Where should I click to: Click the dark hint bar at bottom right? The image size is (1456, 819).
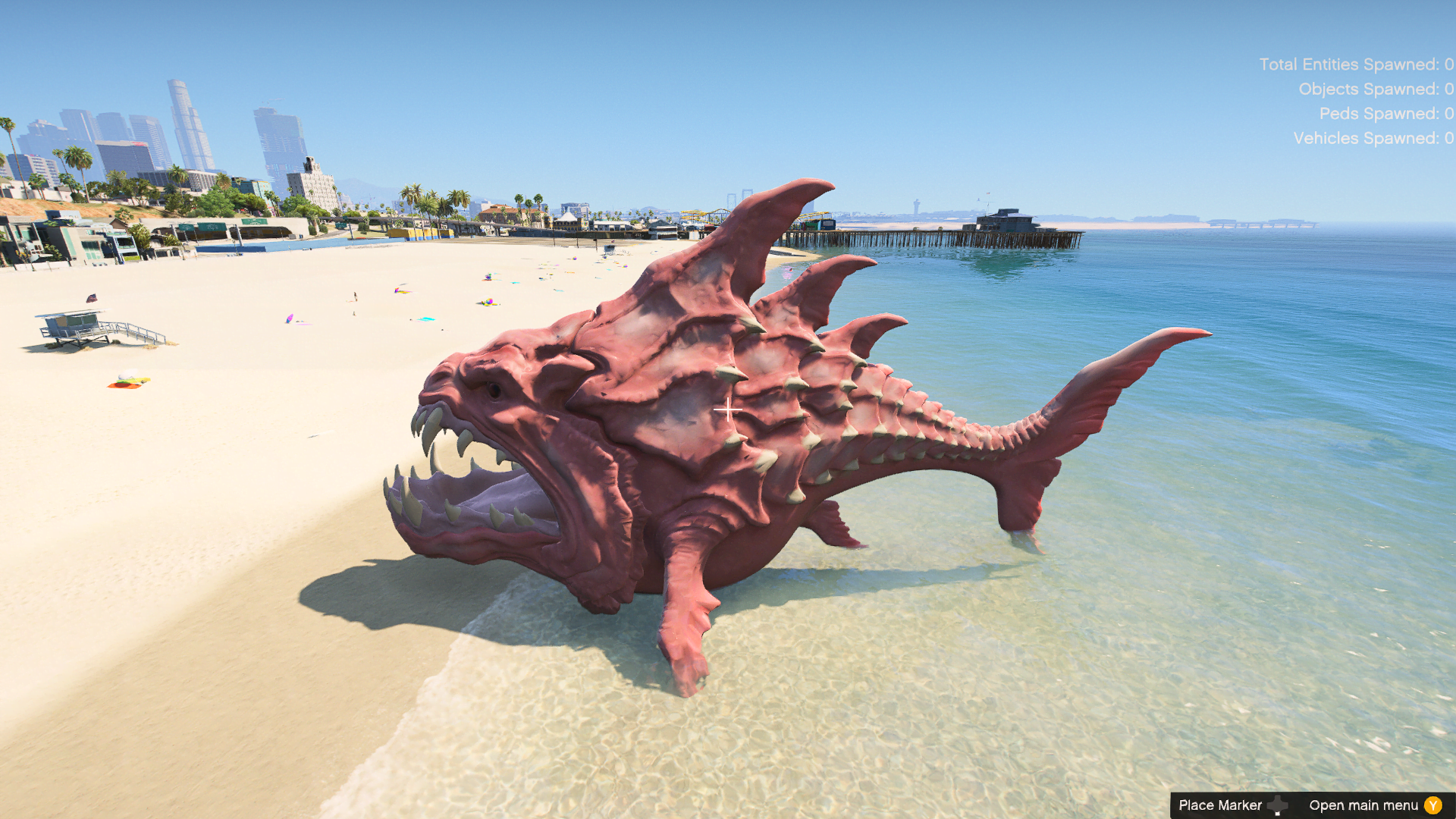(1312, 805)
